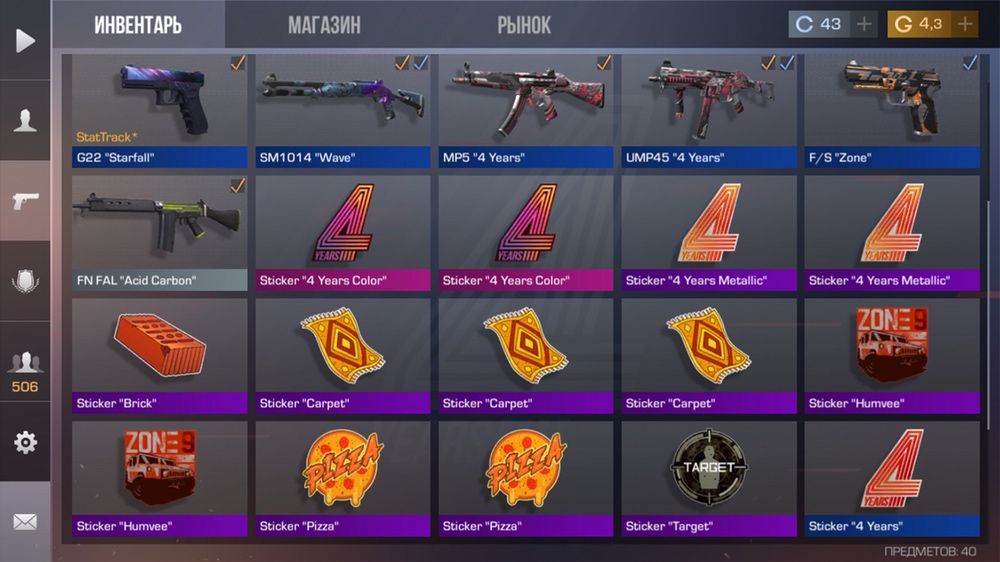Select the Инвентарь tab
The width and height of the screenshot is (1000, 562).
138,25
